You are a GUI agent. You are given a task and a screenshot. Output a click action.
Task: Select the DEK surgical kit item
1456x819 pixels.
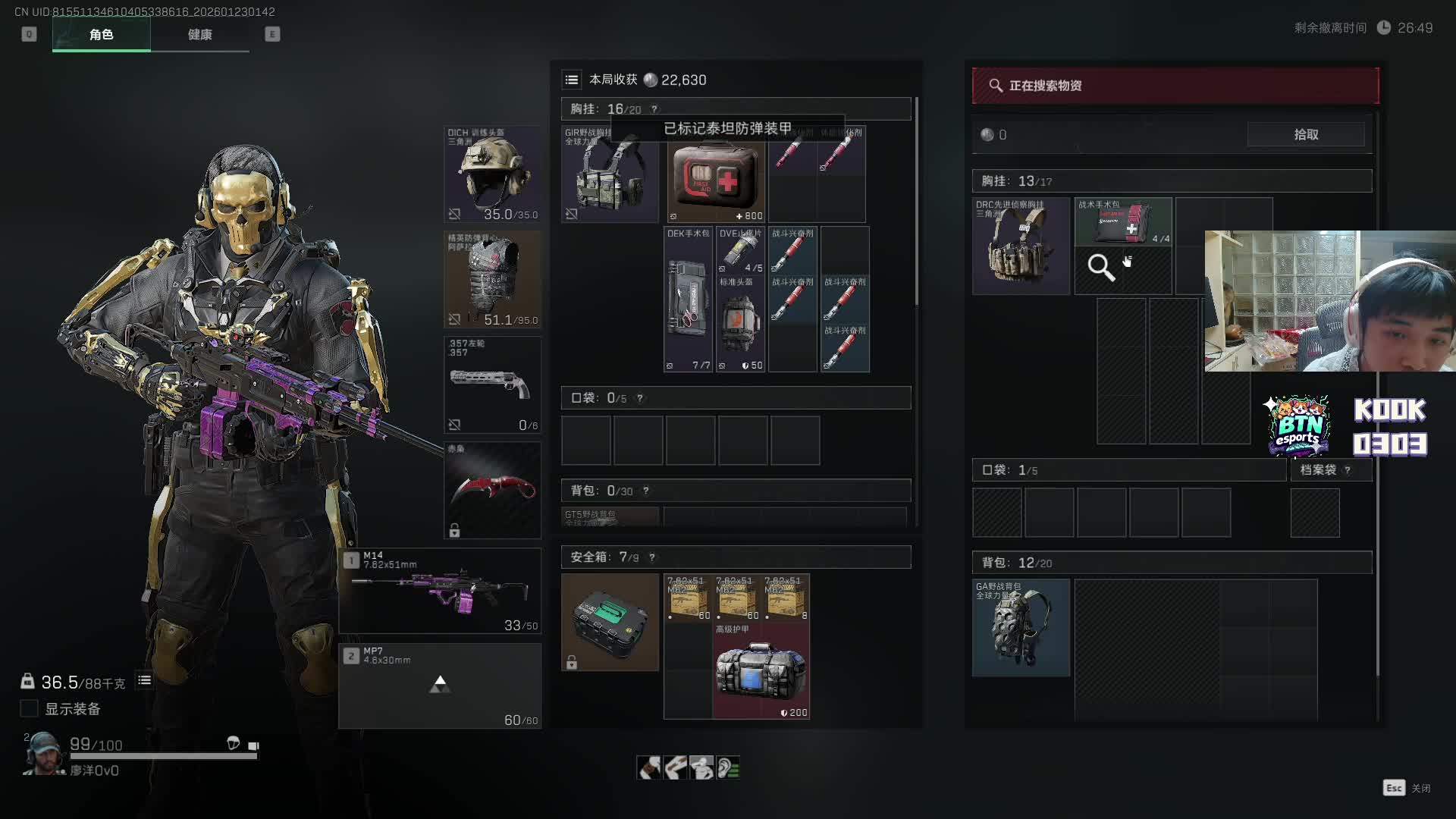coord(688,300)
